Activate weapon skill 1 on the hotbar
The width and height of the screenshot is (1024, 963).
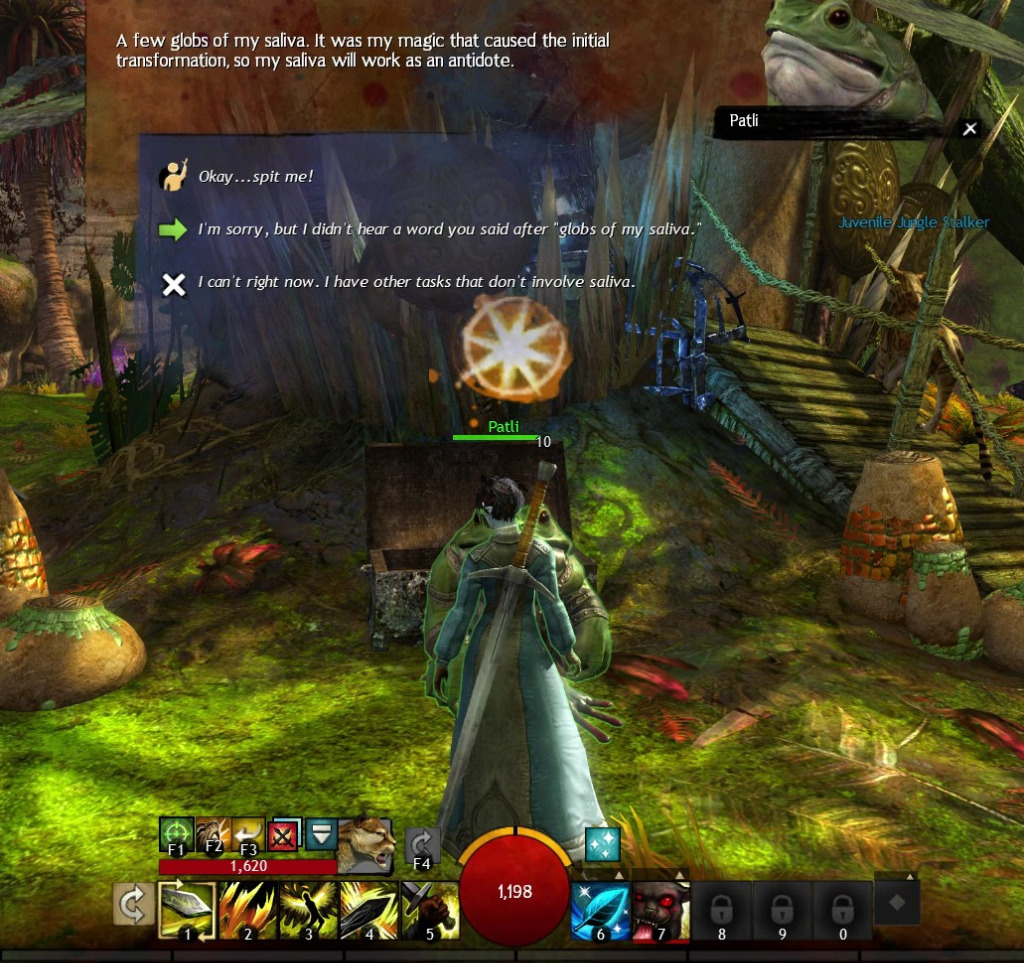tap(187, 911)
